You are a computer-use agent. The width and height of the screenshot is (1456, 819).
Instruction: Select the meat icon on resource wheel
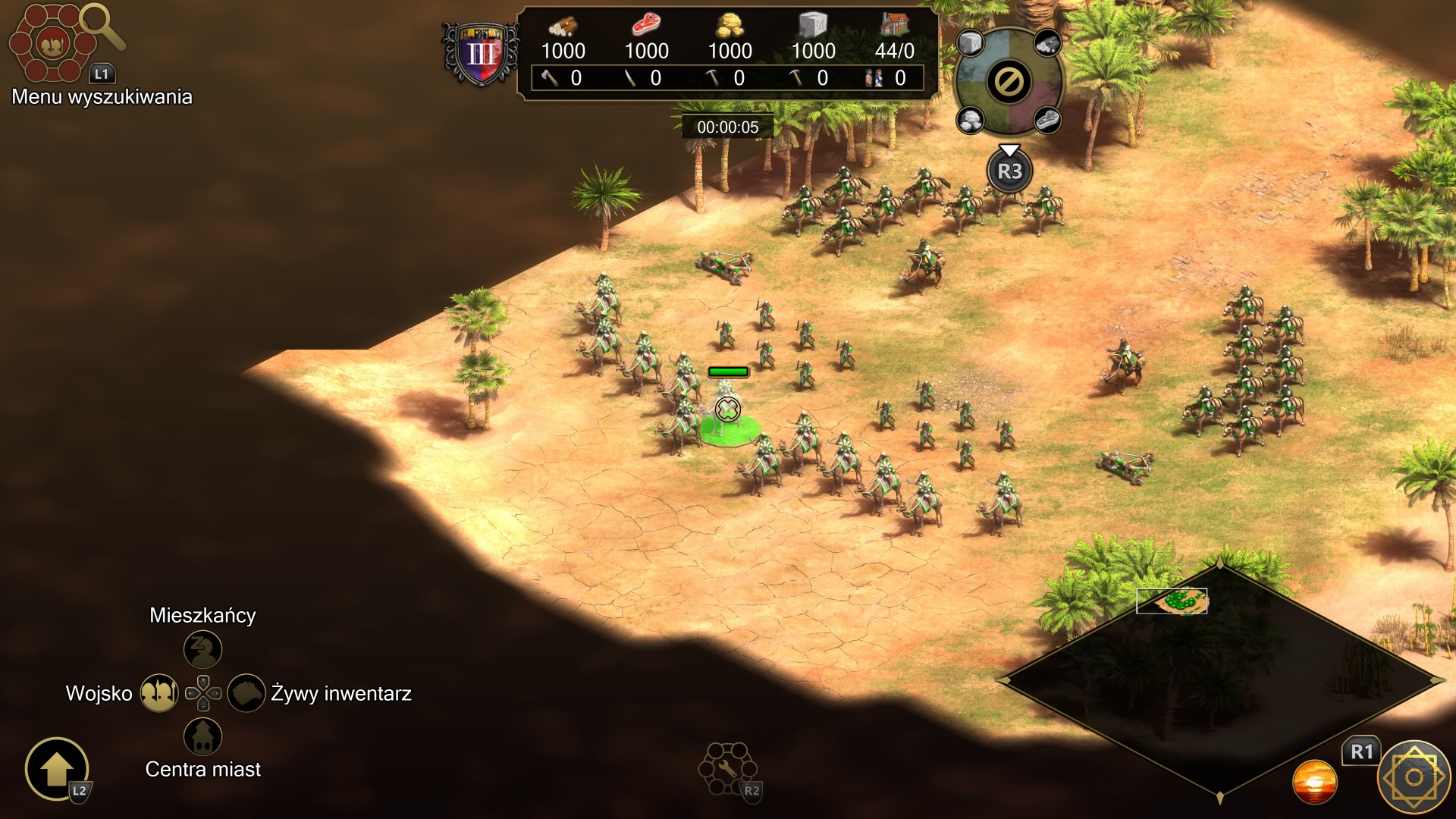(x=1047, y=120)
